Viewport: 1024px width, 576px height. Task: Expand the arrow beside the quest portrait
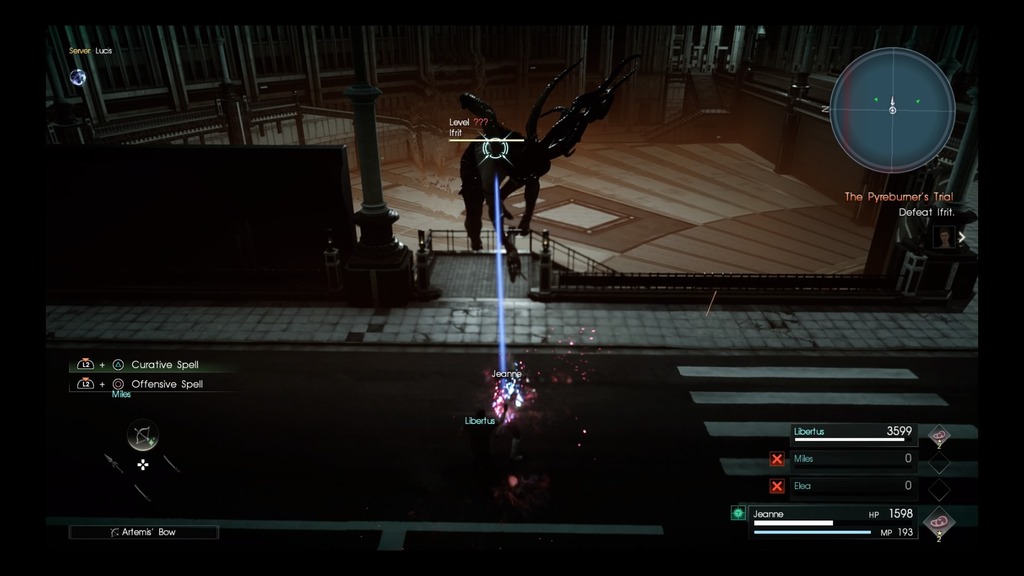point(962,237)
